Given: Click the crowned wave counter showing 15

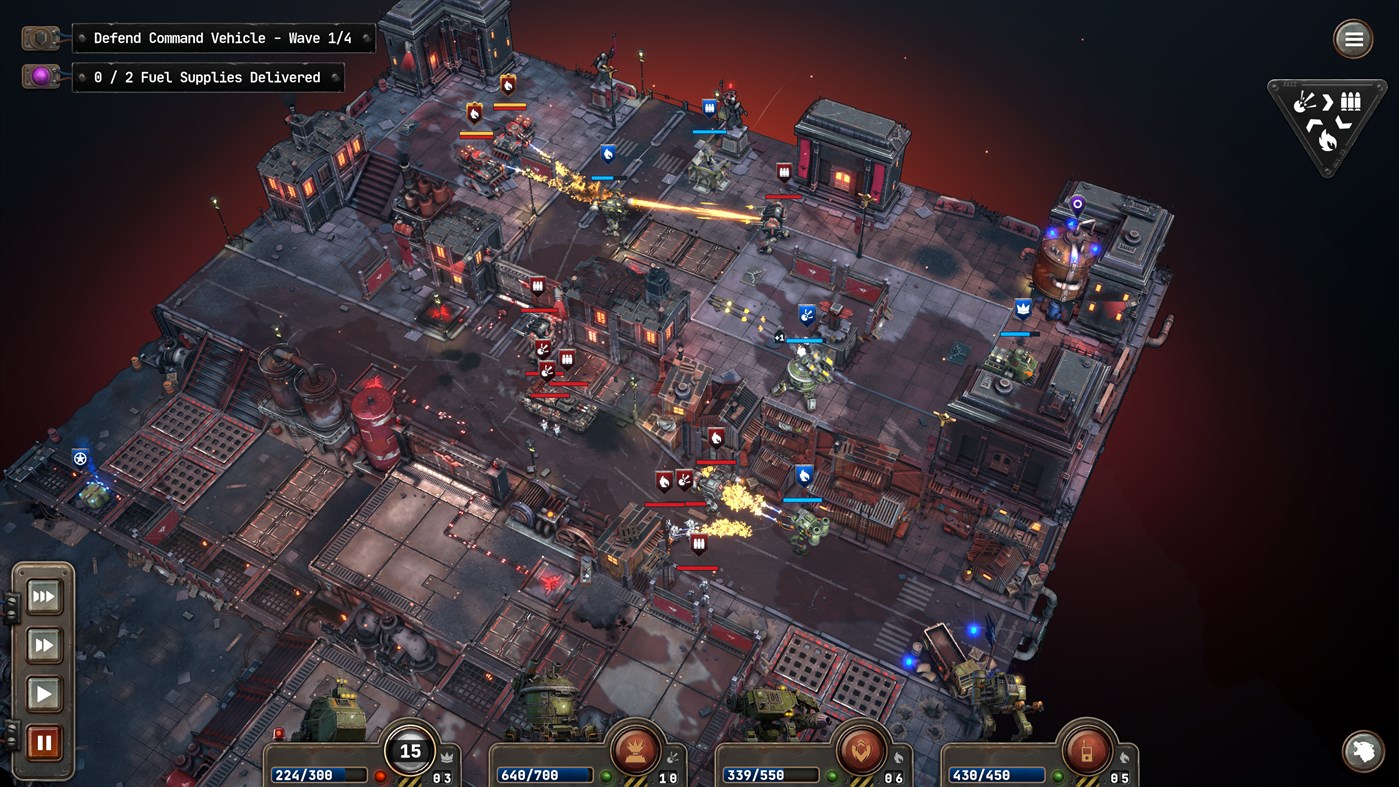Looking at the screenshot, I should click(411, 750).
